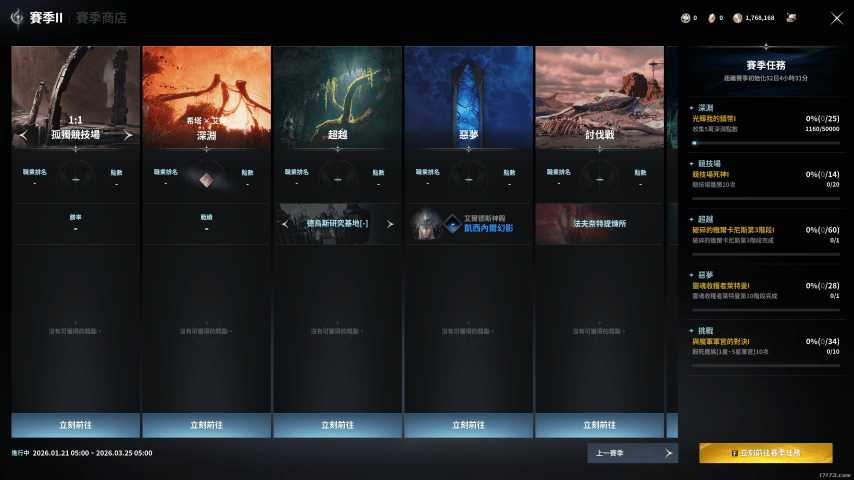Enter 超越 via its 立刻前往 button
This screenshot has width=854, height=480.
point(337,425)
